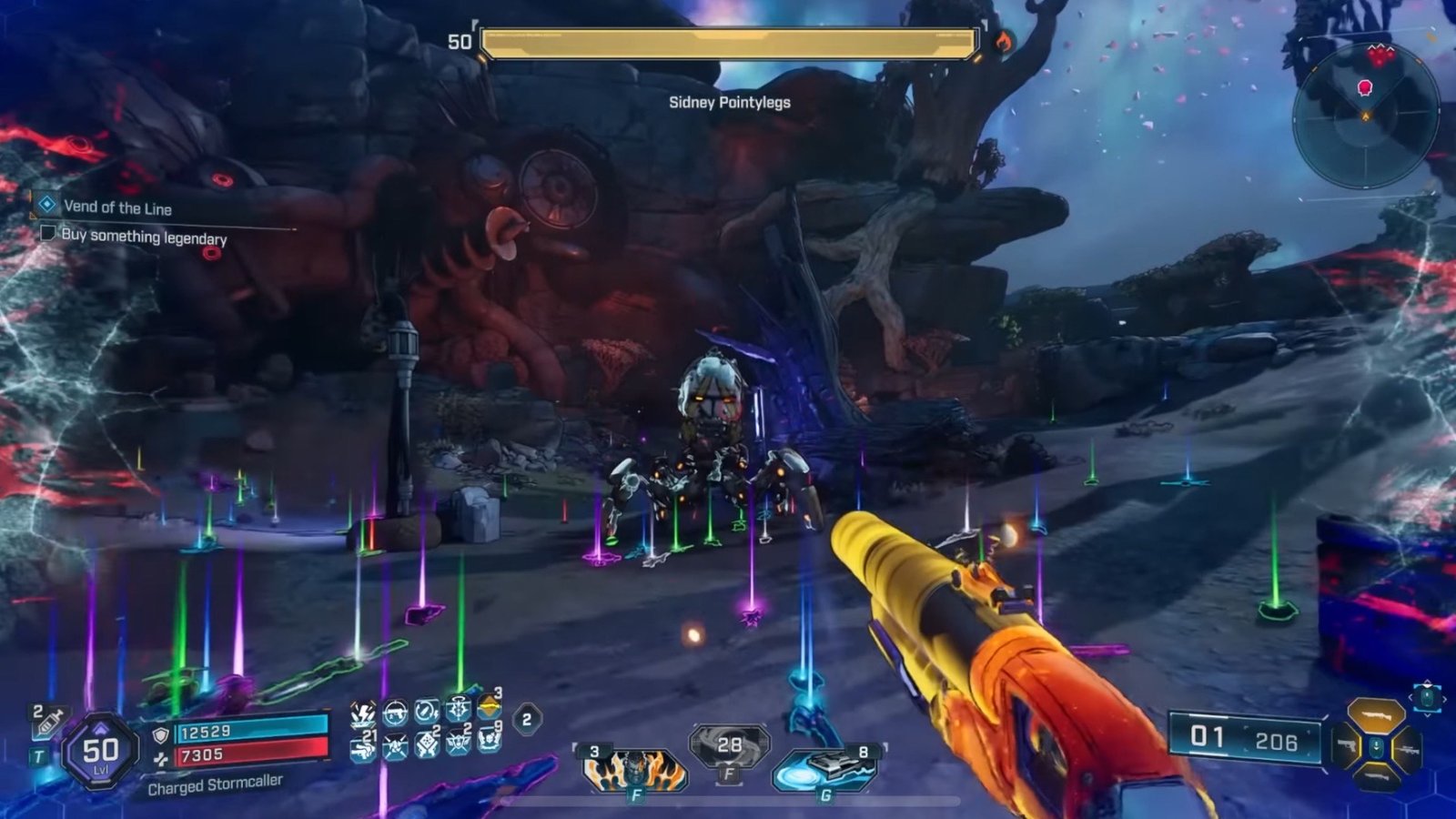This screenshot has width=1456, height=819.
Task: Tick the Buy something legendary objective checkbox
Action: pos(48,234)
